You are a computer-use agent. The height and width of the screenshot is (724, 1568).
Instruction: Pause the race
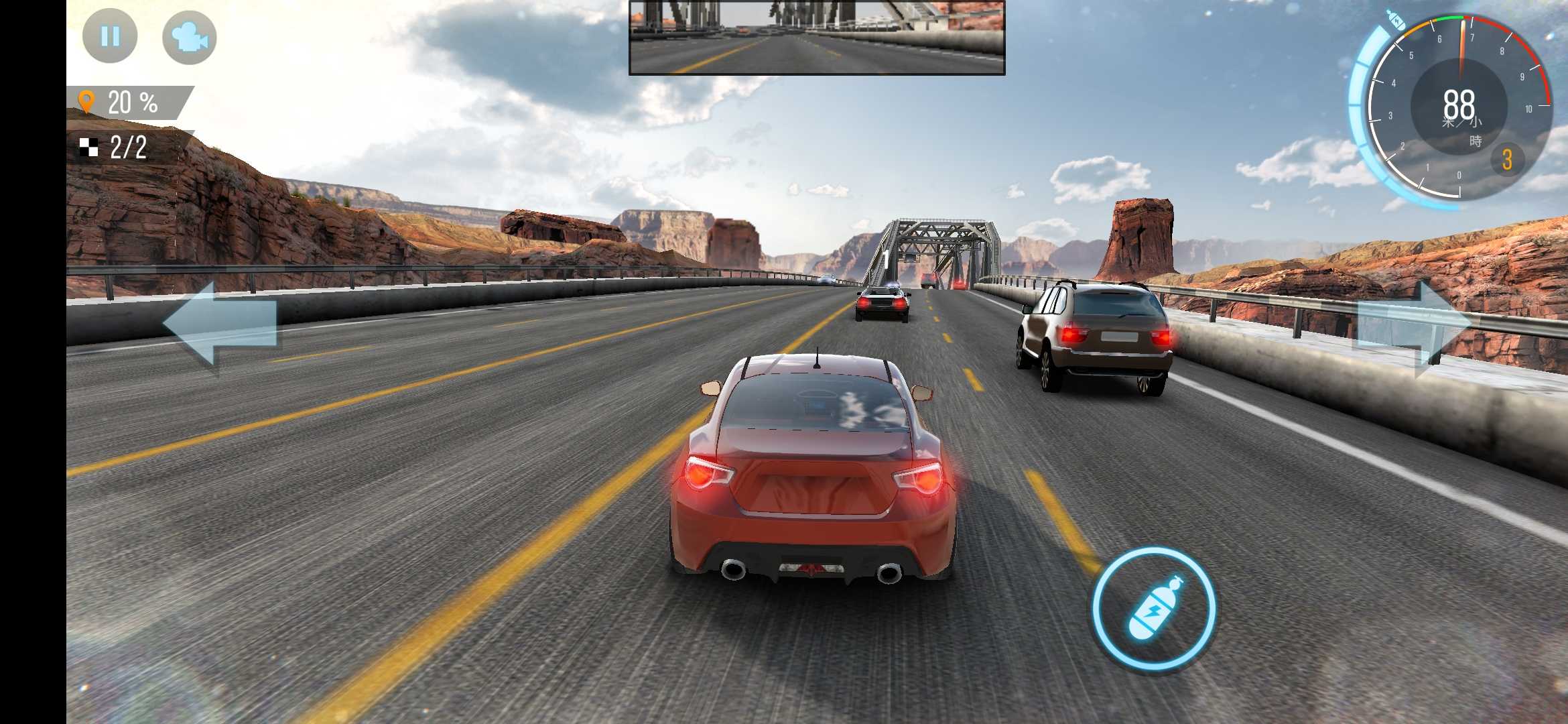pyautogui.click(x=110, y=36)
